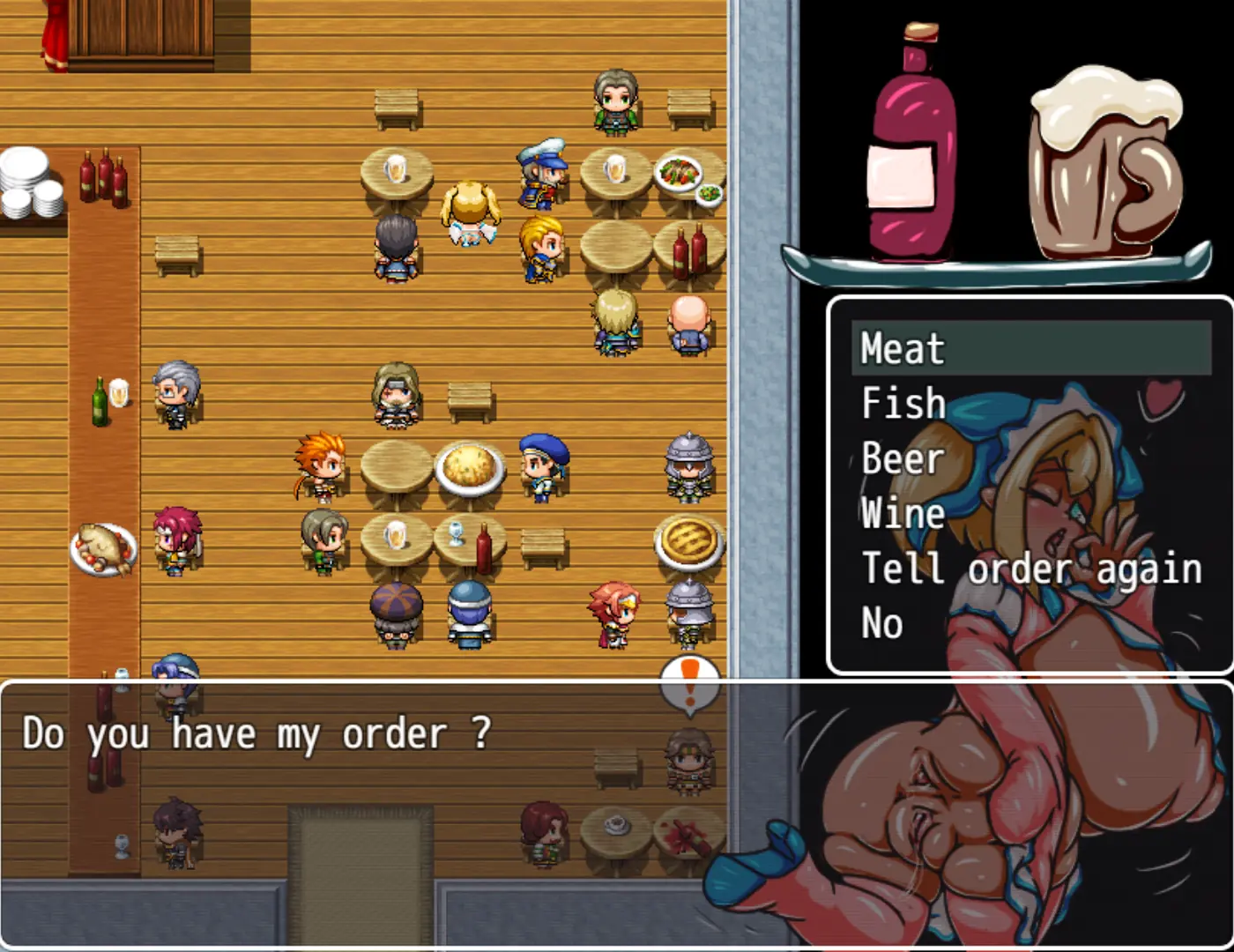The image size is (1234, 952).
Task: Pick the Beer choice
Action: coord(903,458)
